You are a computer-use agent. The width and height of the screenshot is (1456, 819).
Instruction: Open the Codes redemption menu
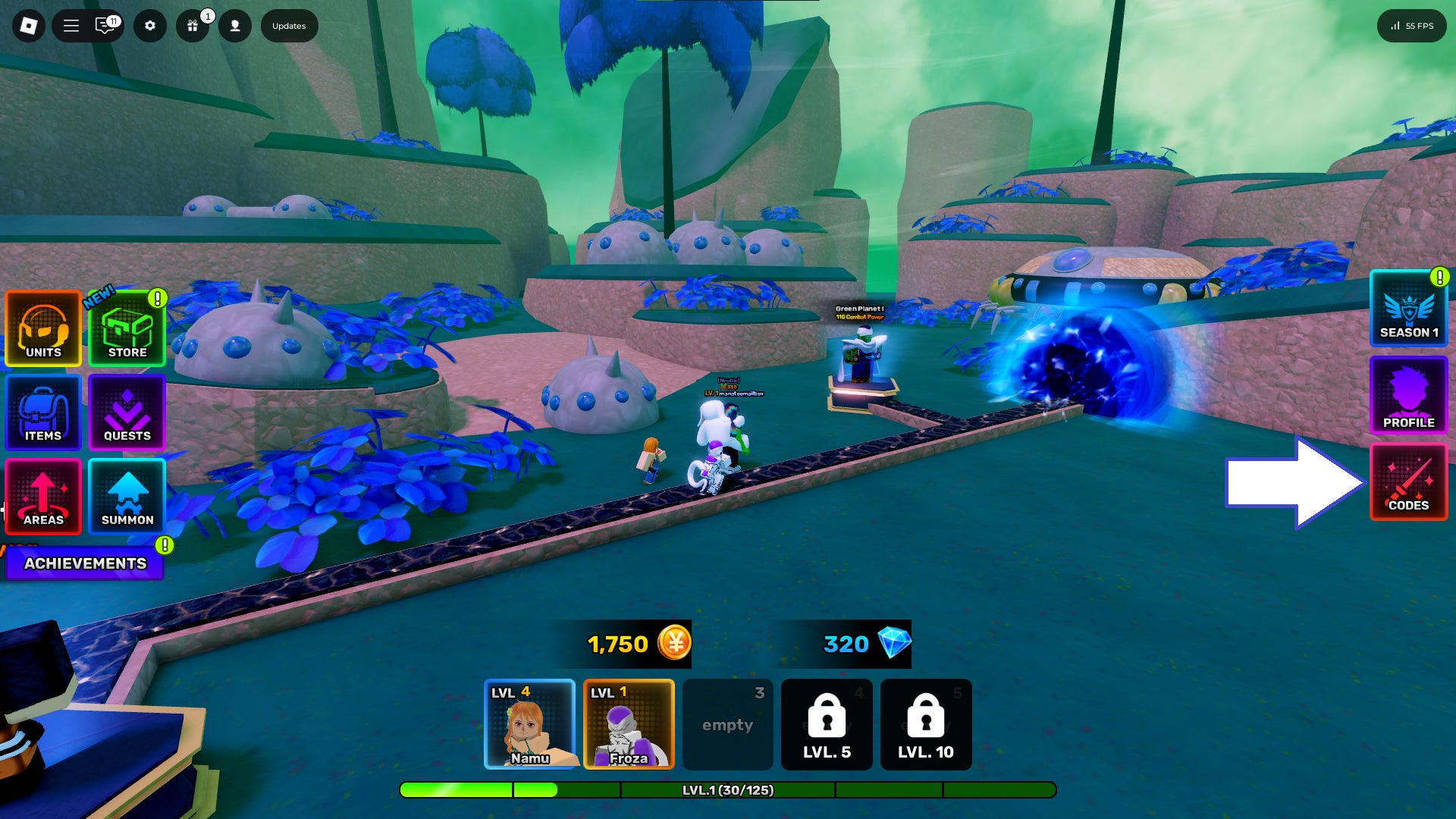[x=1408, y=483]
